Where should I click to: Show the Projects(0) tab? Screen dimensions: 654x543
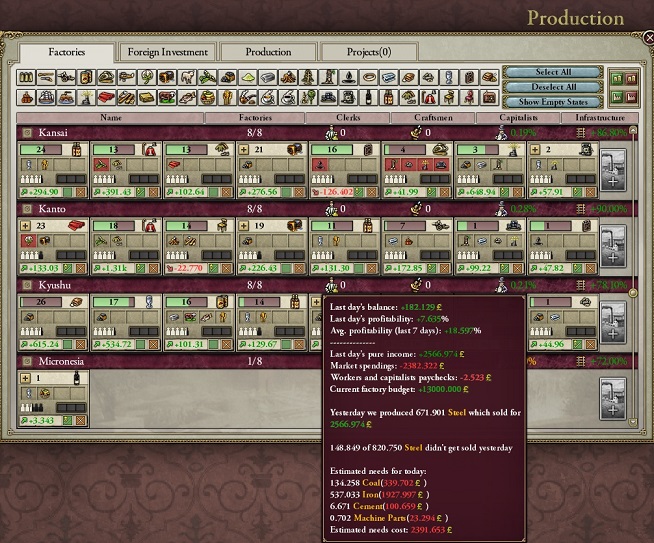pos(369,52)
